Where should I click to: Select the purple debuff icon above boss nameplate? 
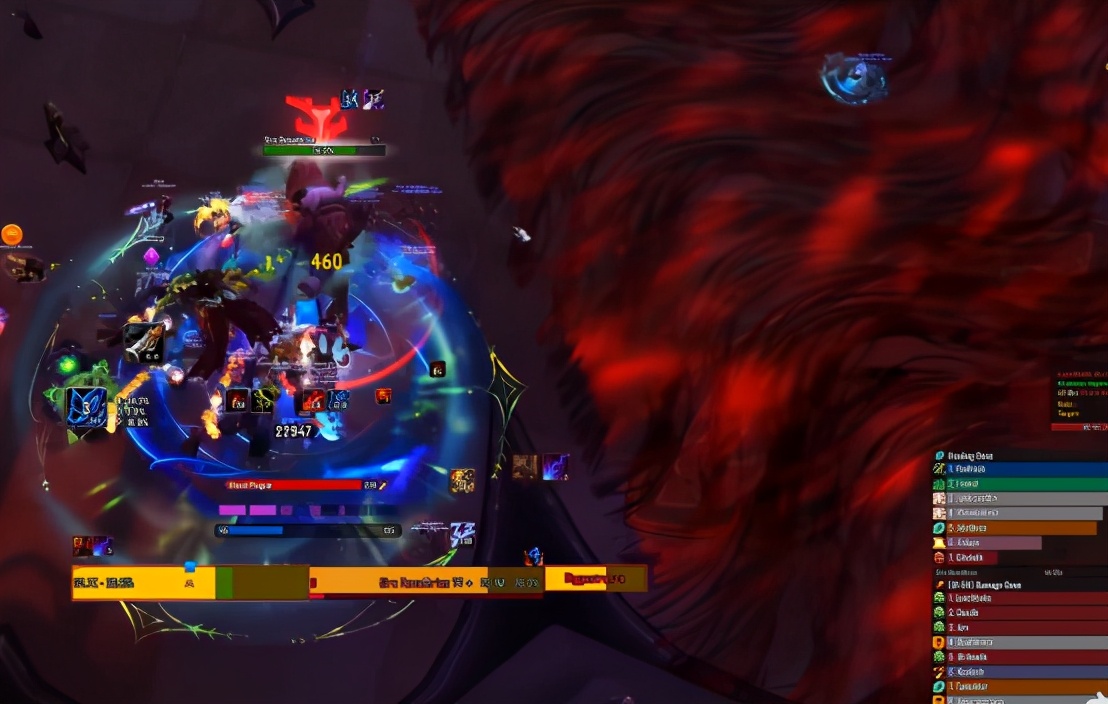373,99
